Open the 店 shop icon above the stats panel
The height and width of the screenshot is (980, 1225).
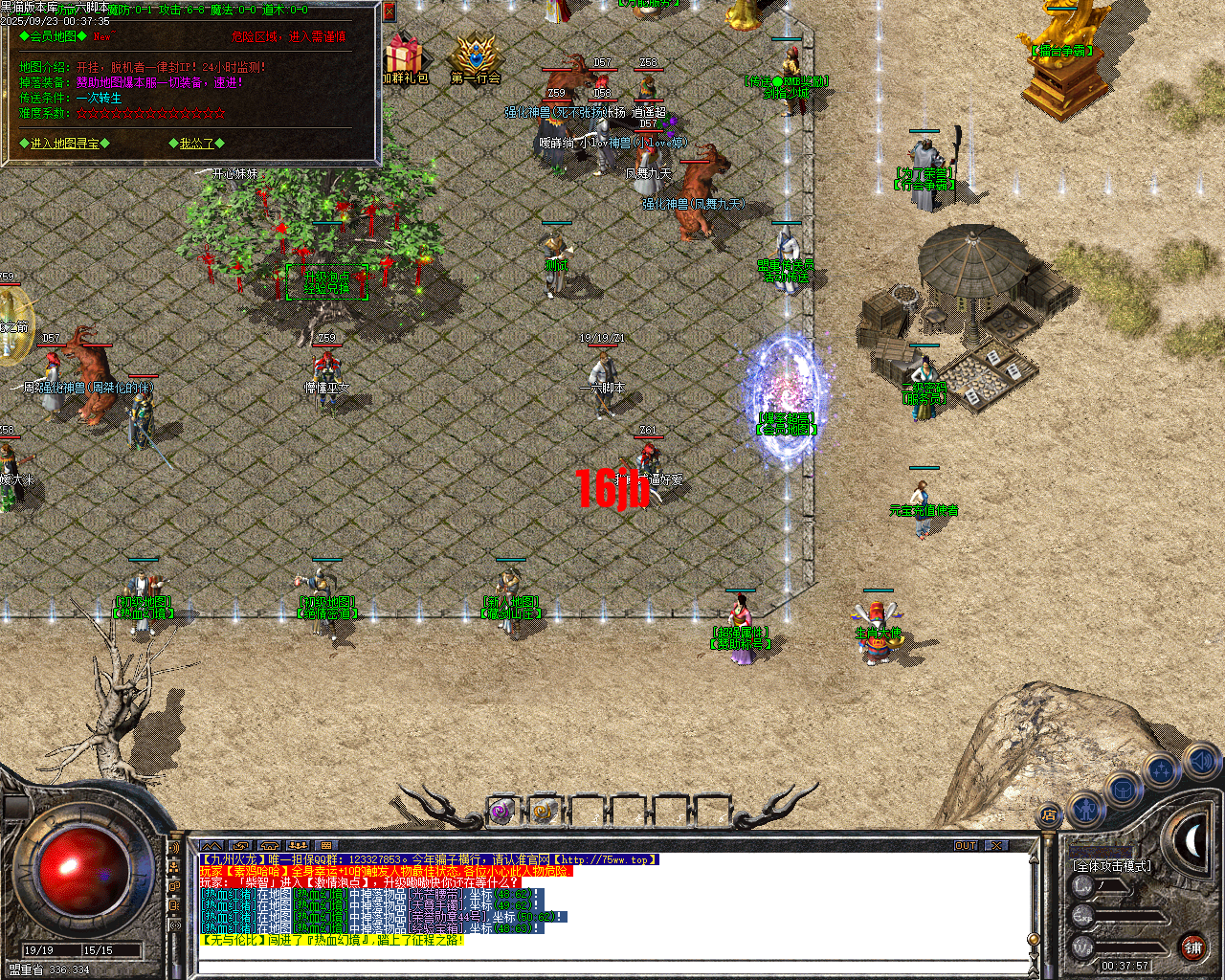pyautogui.click(x=1051, y=813)
